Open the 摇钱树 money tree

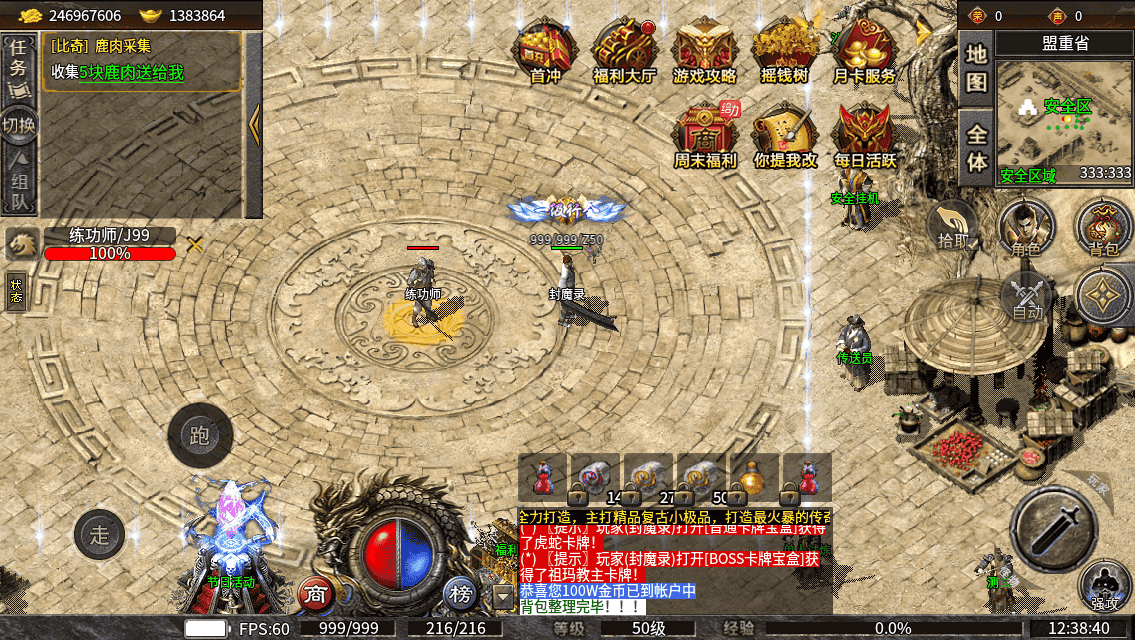coord(785,50)
